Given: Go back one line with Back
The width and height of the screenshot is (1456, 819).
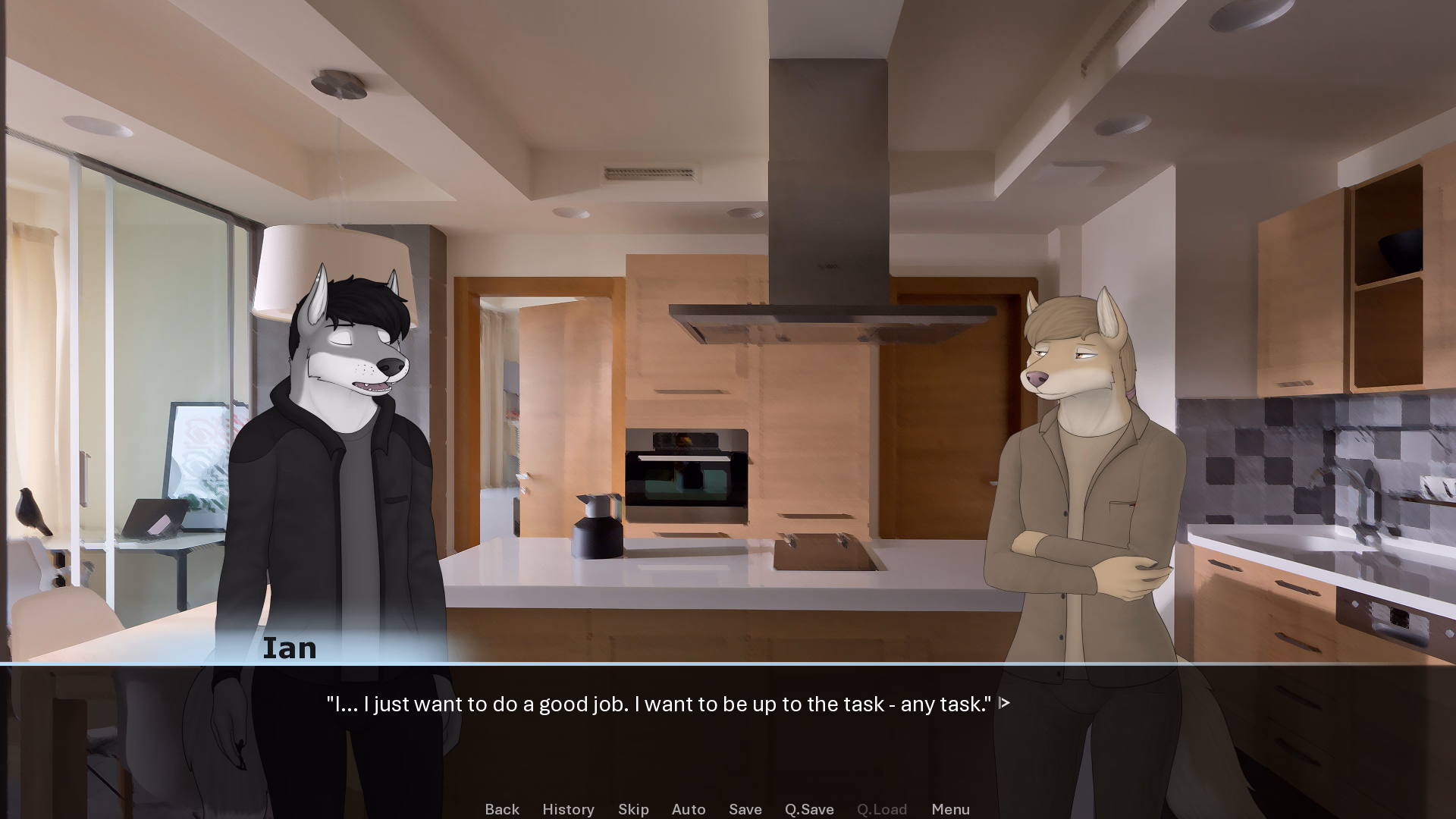Looking at the screenshot, I should (x=502, y=809).
